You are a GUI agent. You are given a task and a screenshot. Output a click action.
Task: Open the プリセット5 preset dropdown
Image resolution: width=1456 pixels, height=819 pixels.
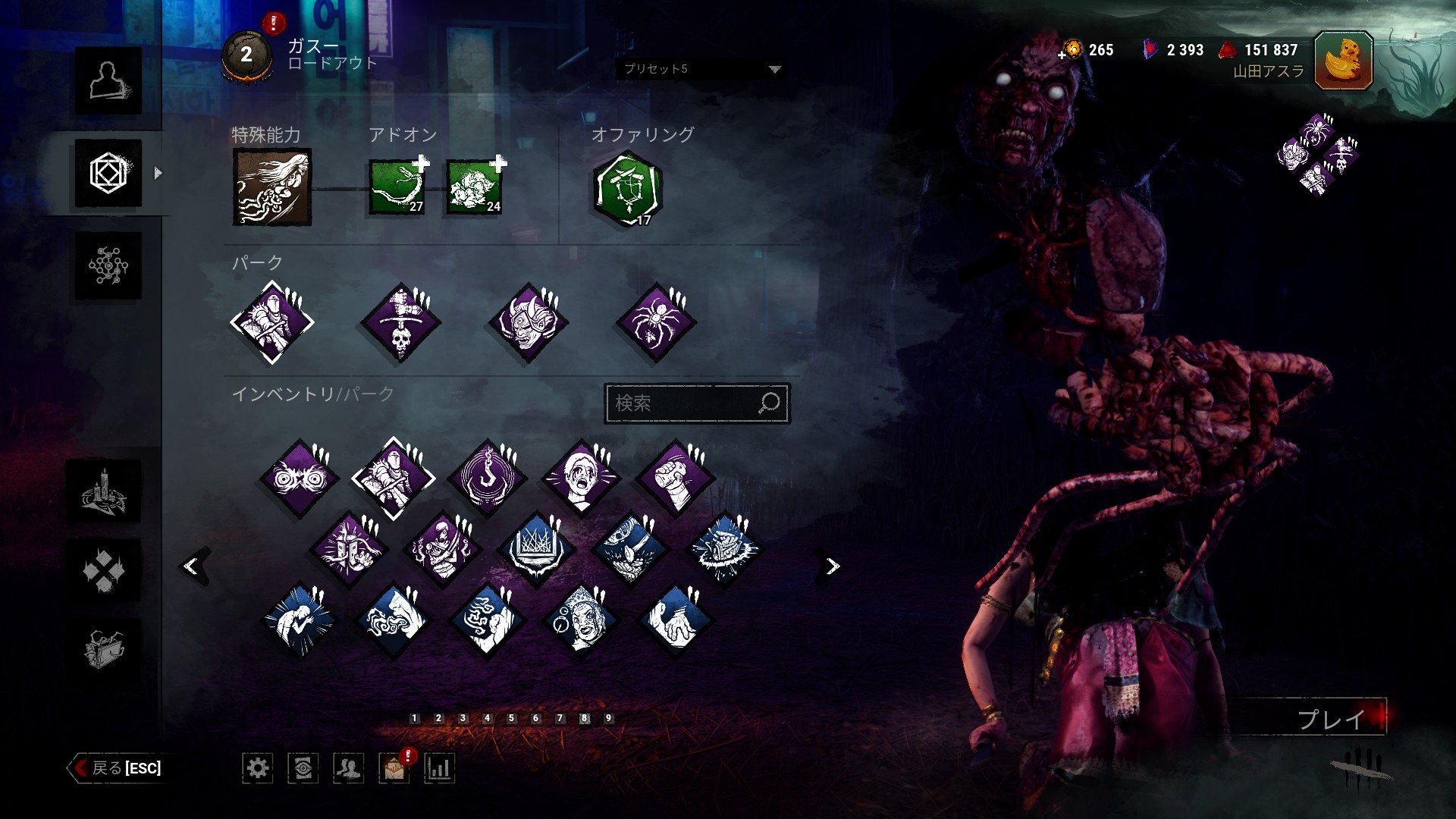point(701,69)
